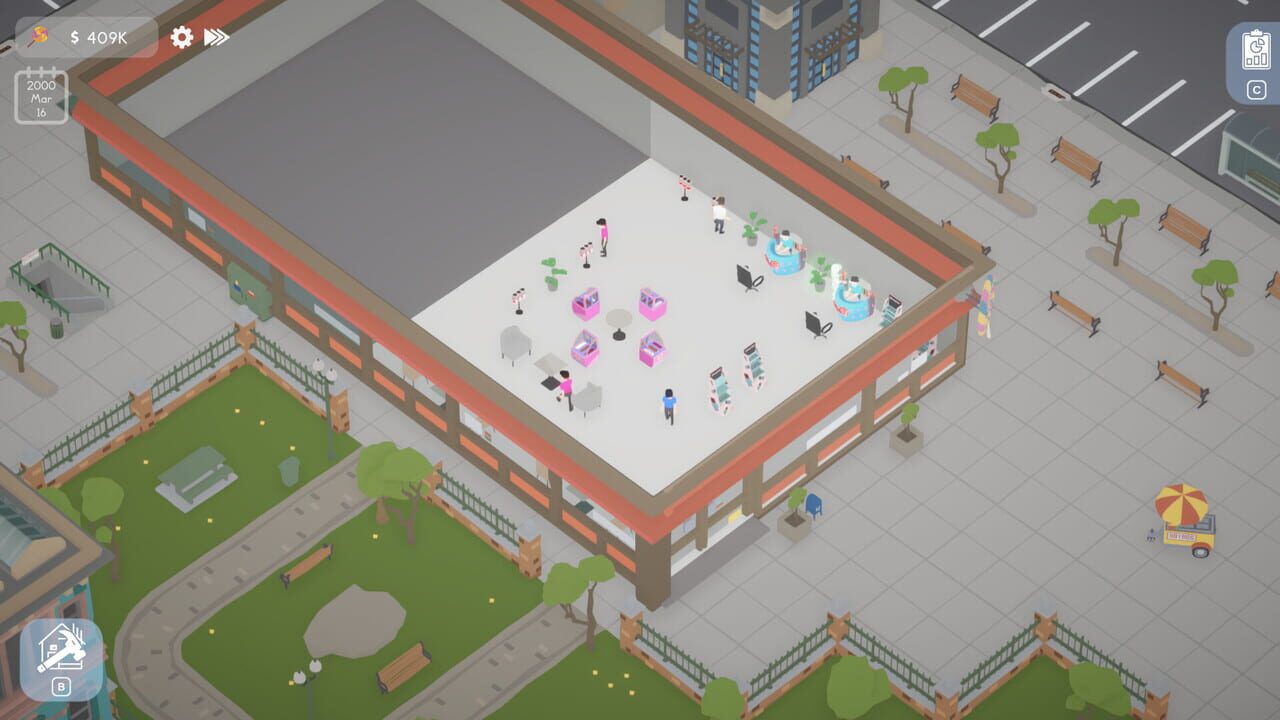Click the calendar showing 2000 Mar 16
The height and width of the screenshot is (720, 1280).
point(39,99)
